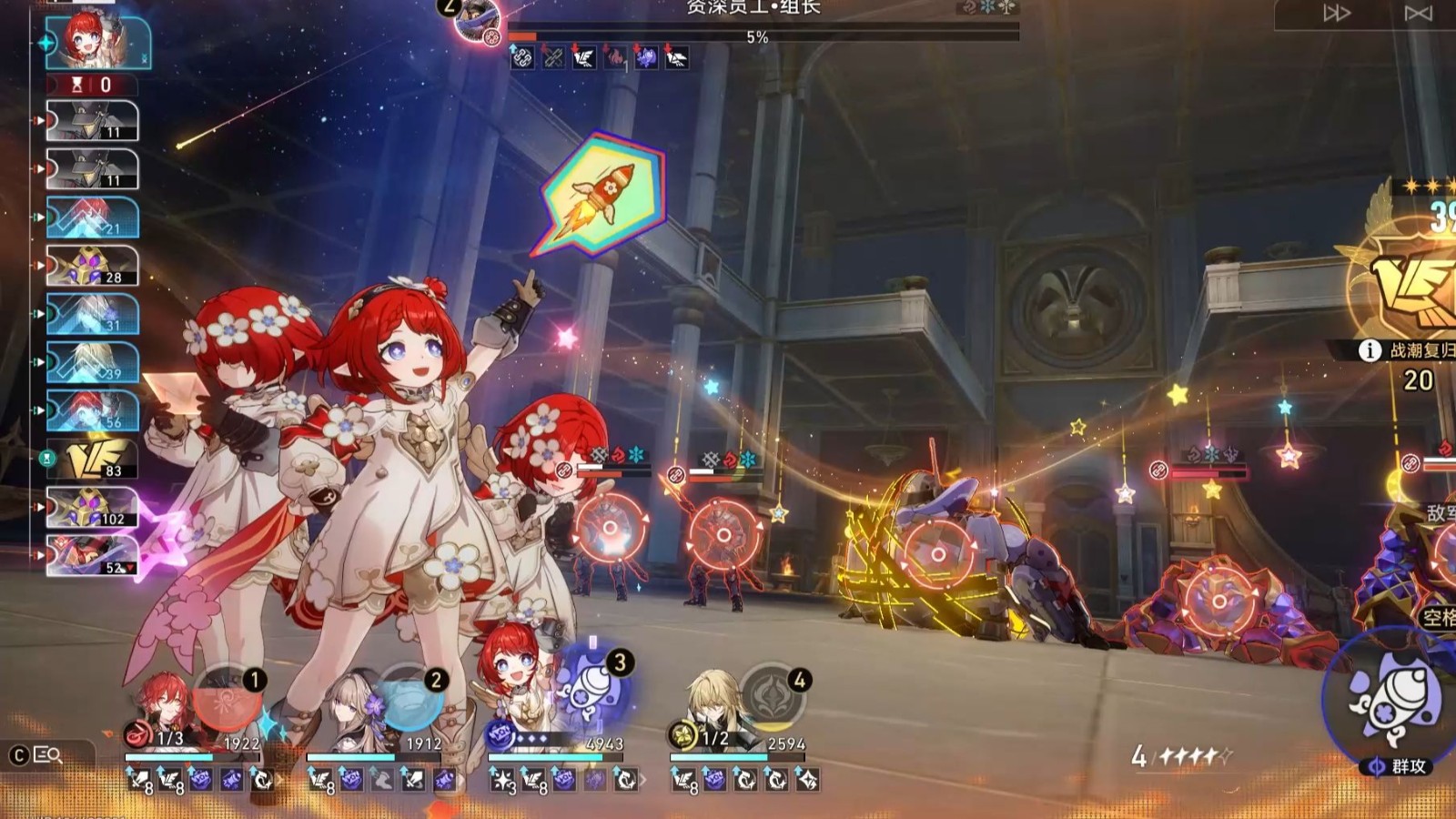Toggle the auto-battle button
Screen dimensions: 1456x819
click(1417, 13)
